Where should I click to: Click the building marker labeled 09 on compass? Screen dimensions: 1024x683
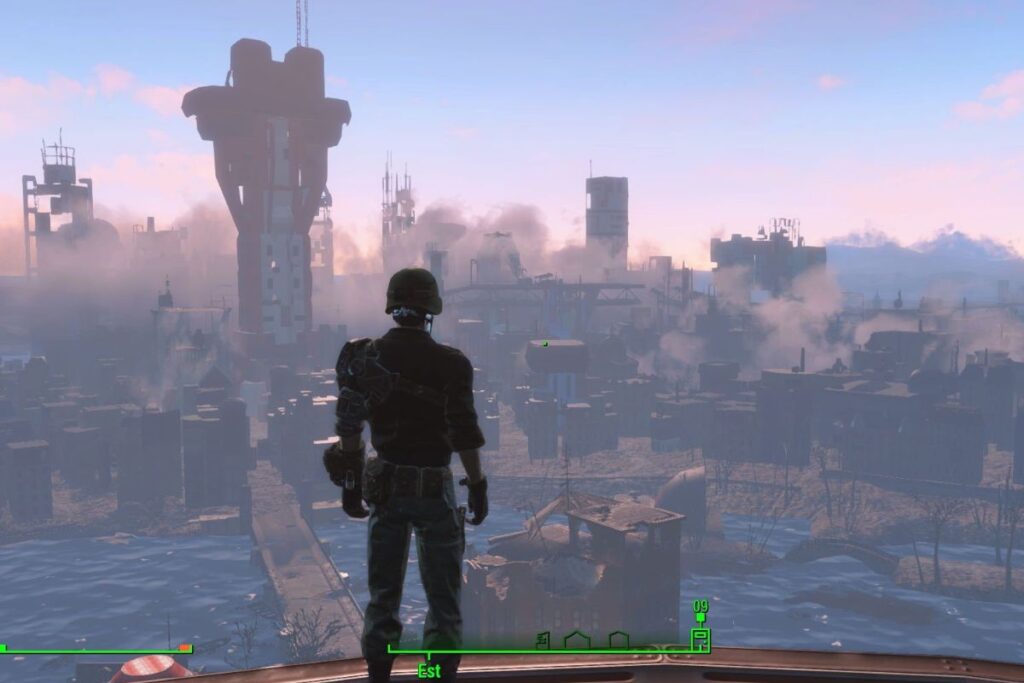pyautogui.click(x=700, y=638)
